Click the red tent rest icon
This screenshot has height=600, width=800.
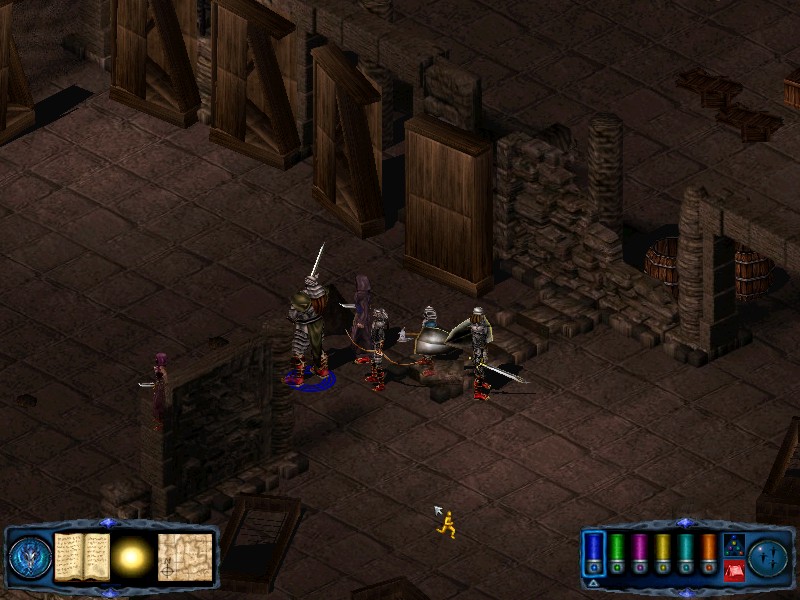pos(733,570)
